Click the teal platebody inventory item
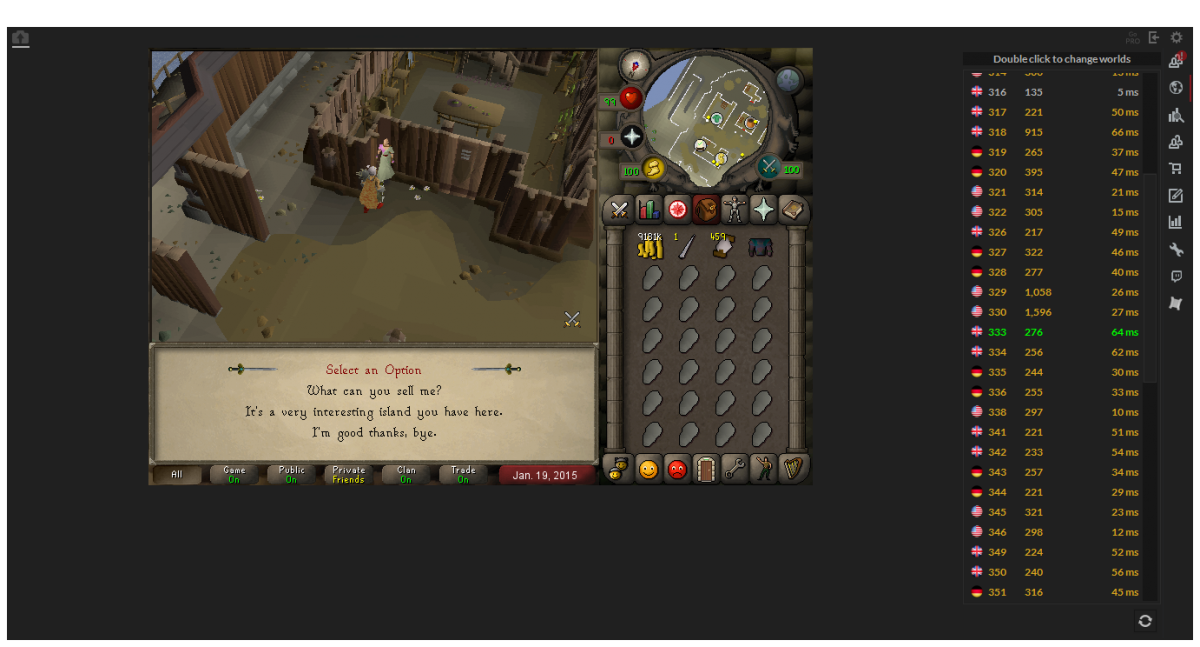The width and height of the screenshot is (1200, 647). (762, 247)
